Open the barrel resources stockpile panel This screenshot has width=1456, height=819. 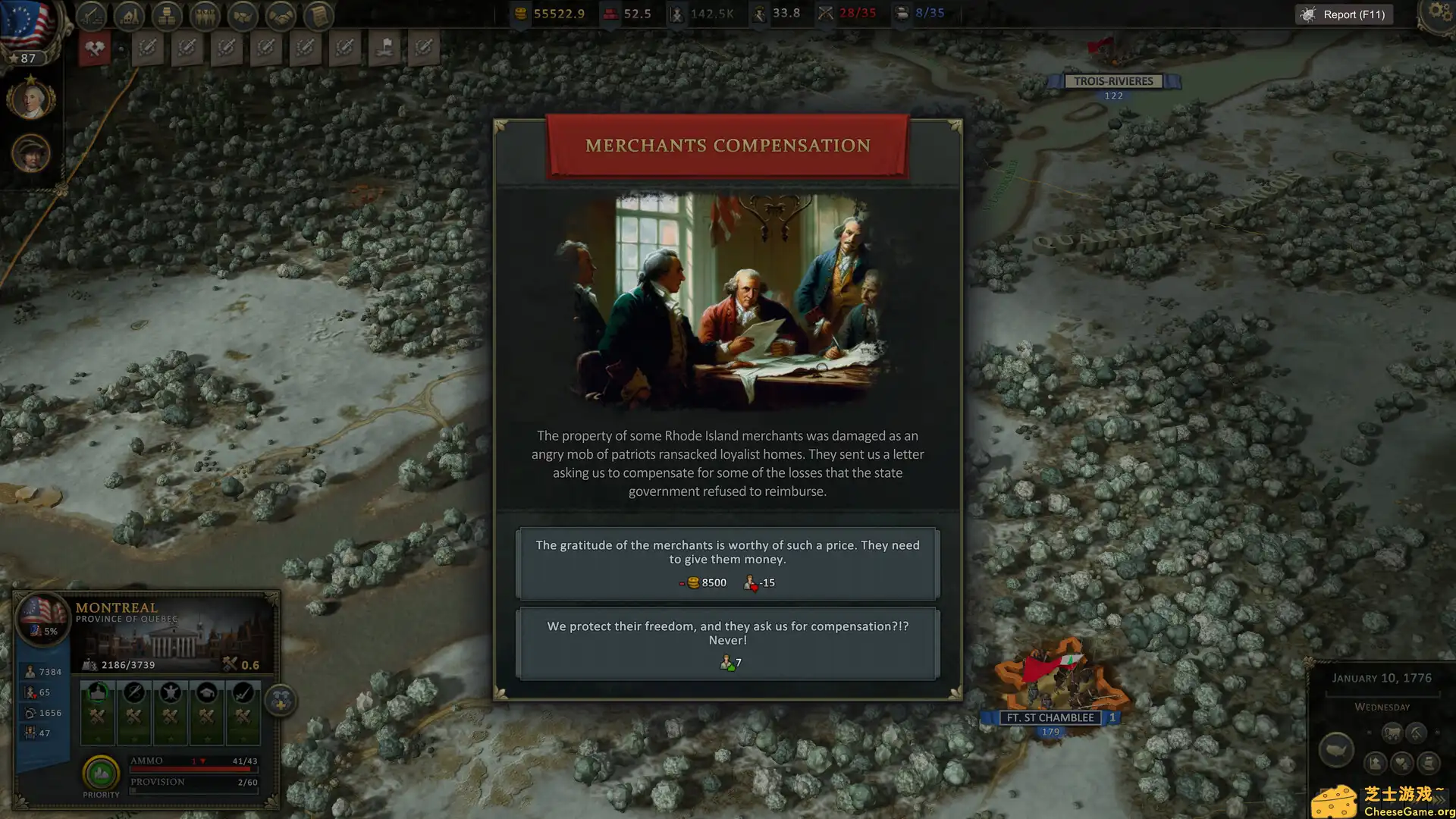pos(168,15)
